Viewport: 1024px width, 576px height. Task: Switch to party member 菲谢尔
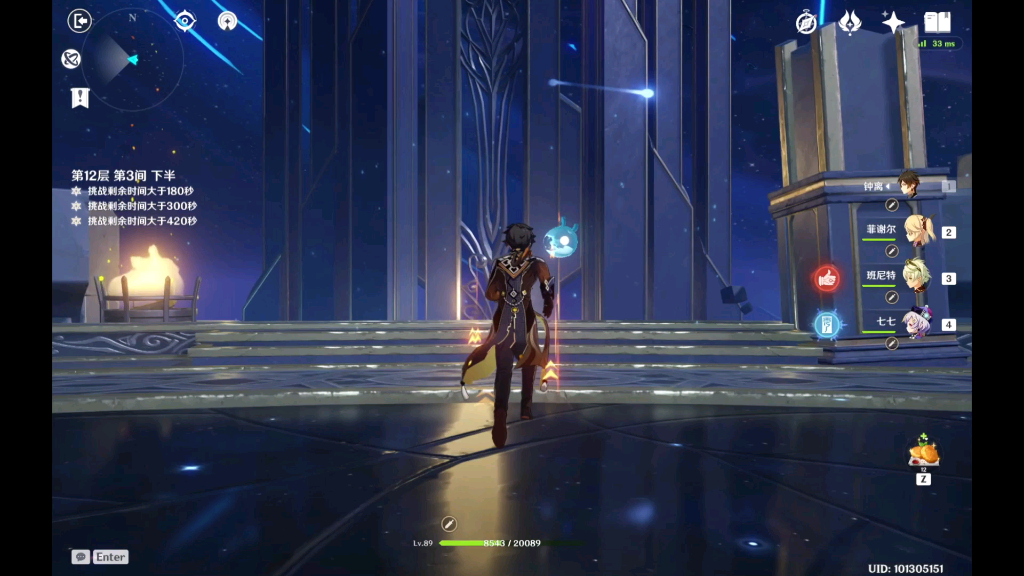point(917,231)
